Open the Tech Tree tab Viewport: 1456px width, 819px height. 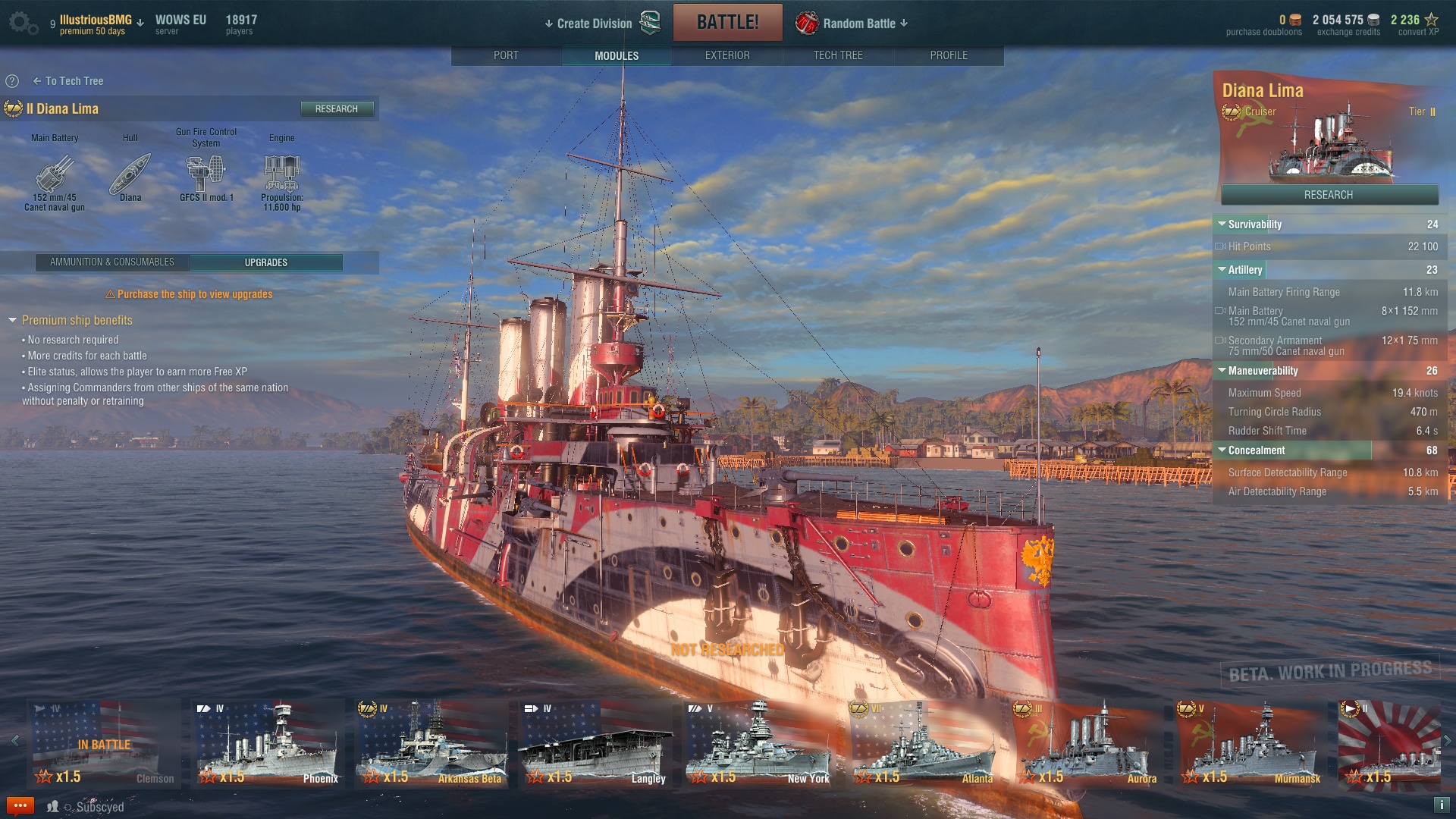838,55
